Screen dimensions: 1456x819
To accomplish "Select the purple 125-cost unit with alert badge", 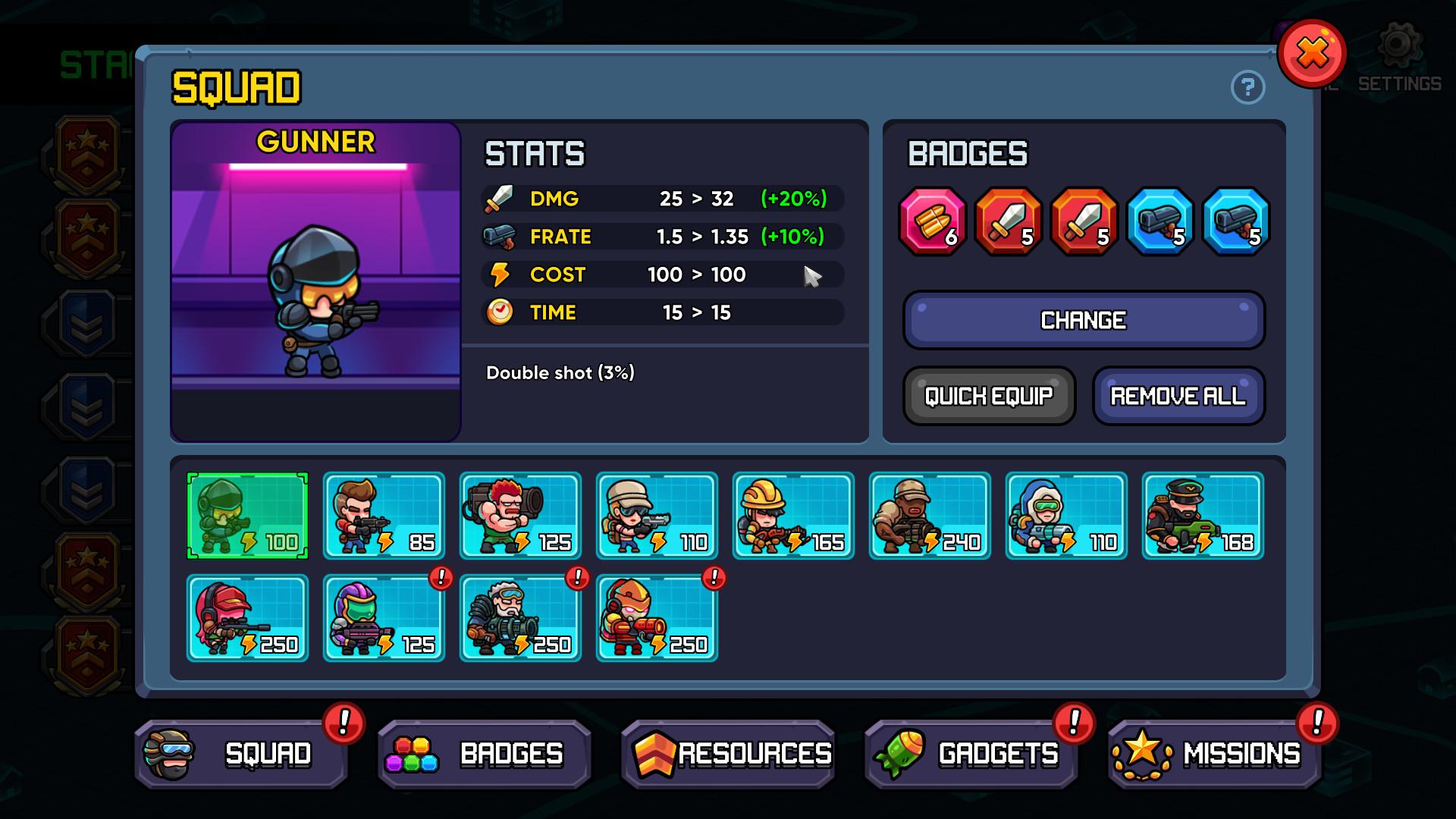I will coord(384,618).
